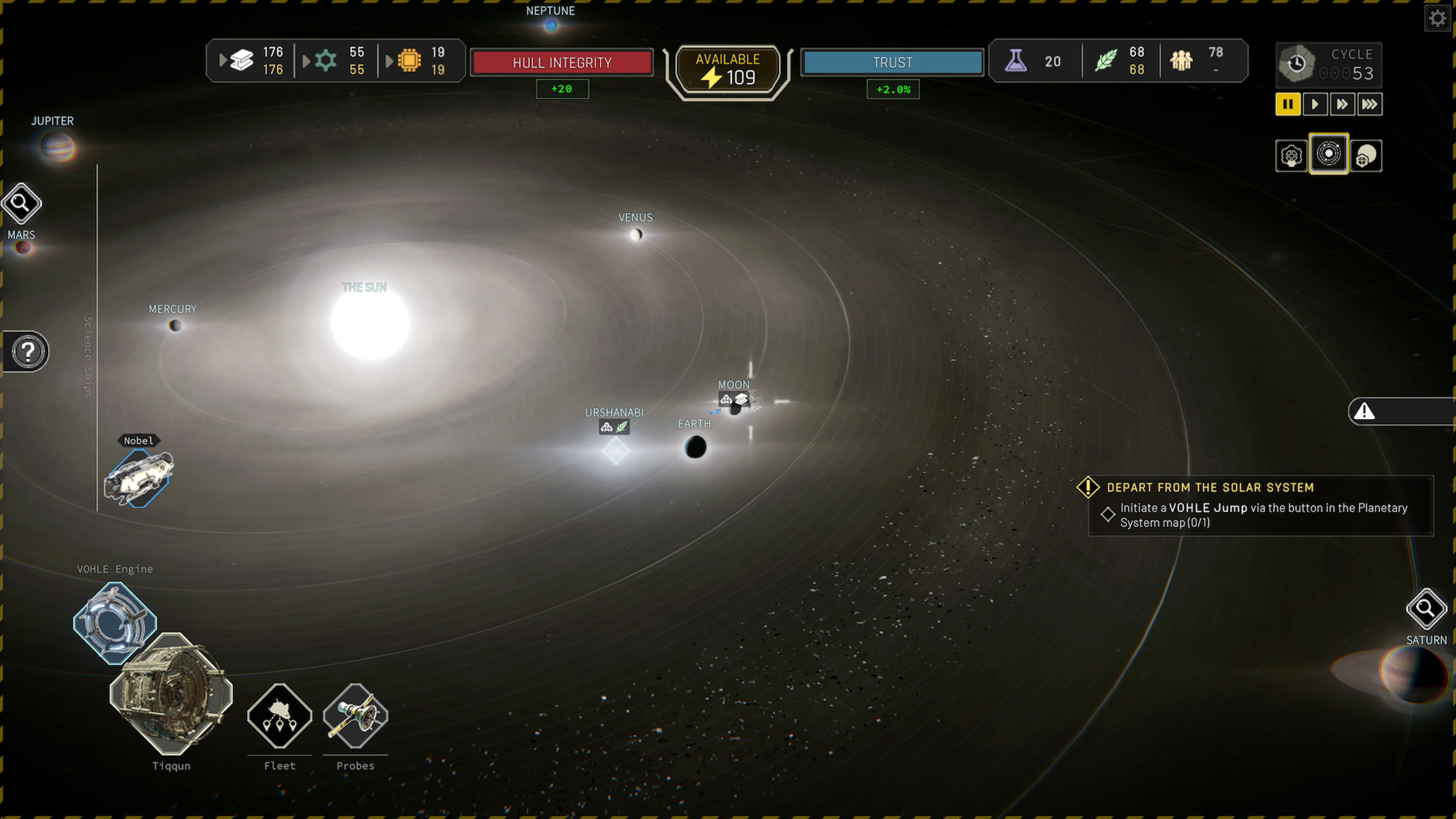Screen dimensions: 1456x819
Task: Enable fastest game speed
Action: pos(1370,104)
